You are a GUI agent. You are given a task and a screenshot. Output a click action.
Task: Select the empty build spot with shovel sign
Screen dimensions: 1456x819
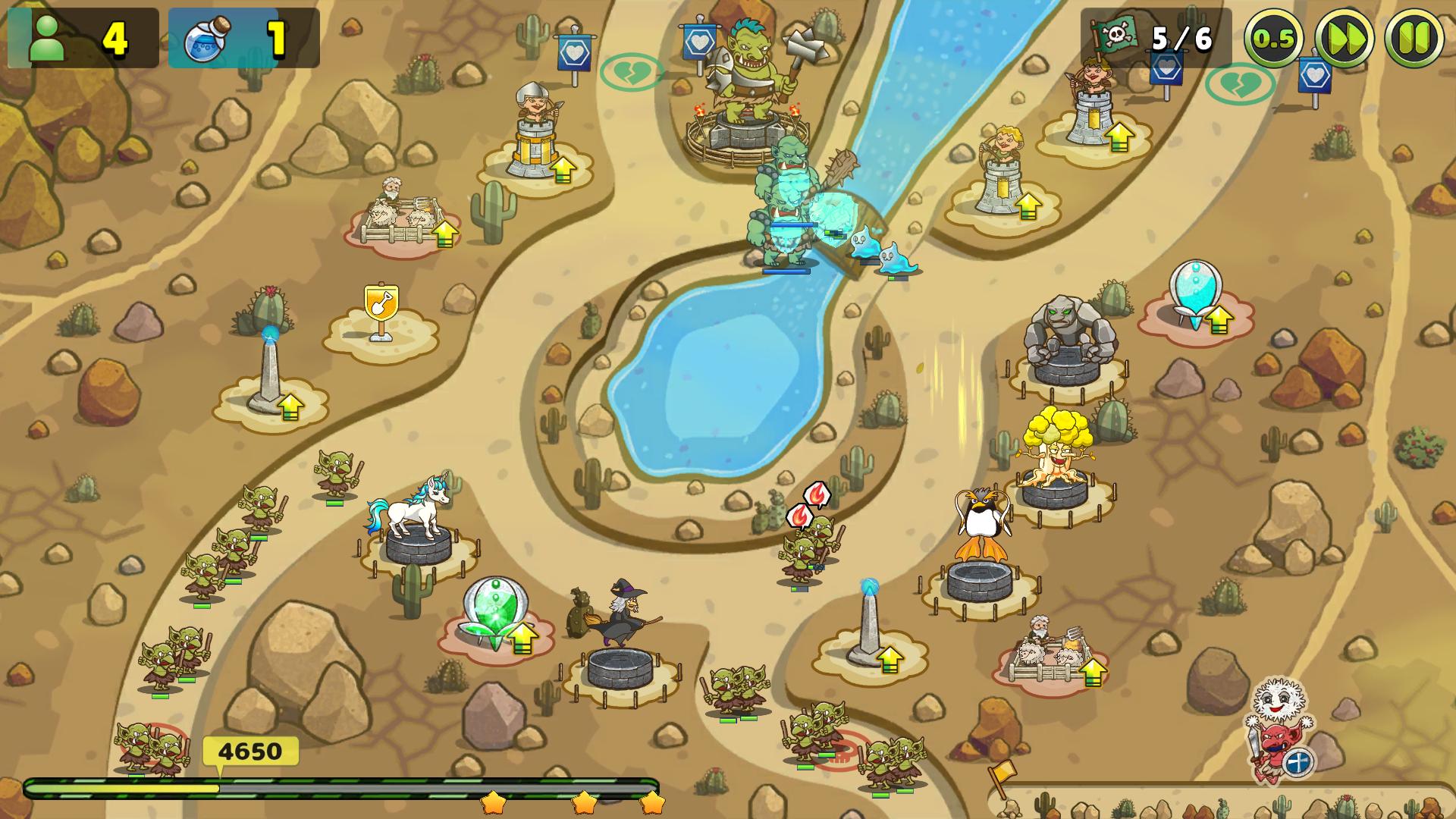pos(380,312)
